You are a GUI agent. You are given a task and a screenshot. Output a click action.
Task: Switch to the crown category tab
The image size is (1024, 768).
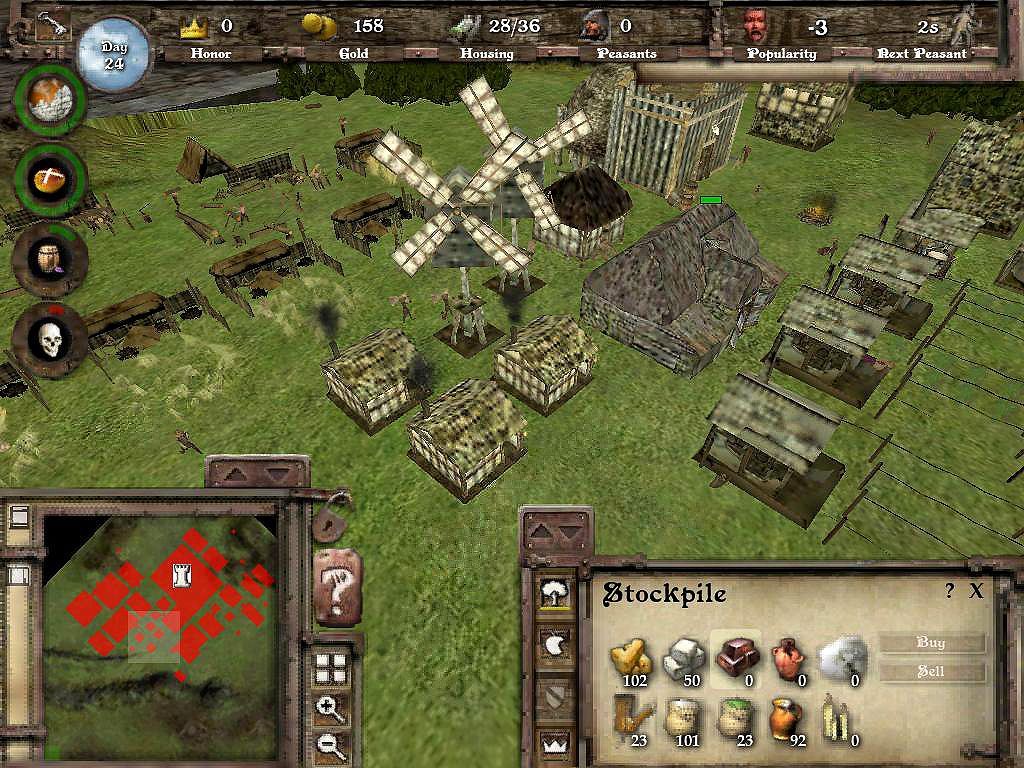click(x=553, y=742)
